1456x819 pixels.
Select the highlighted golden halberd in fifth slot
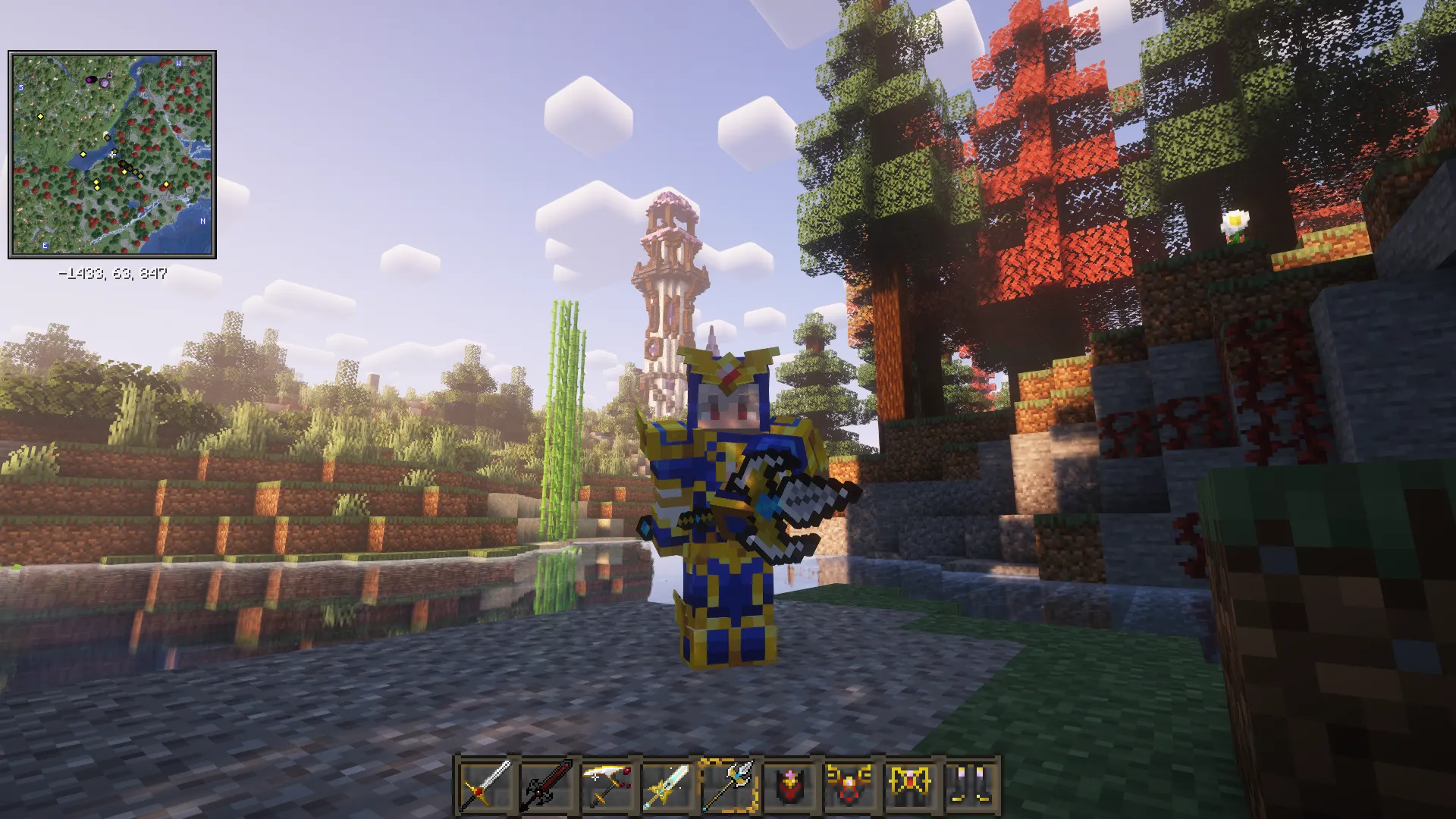point(730,783)
